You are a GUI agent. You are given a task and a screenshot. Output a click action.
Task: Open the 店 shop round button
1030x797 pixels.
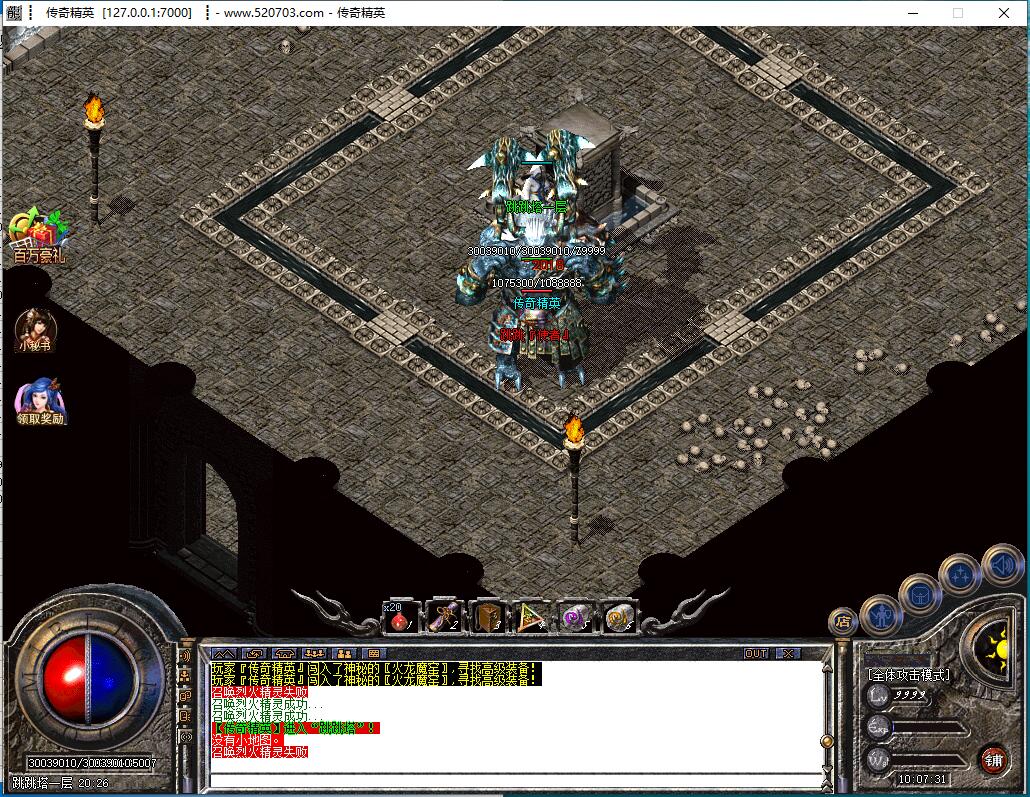click(x=842, y=620)
